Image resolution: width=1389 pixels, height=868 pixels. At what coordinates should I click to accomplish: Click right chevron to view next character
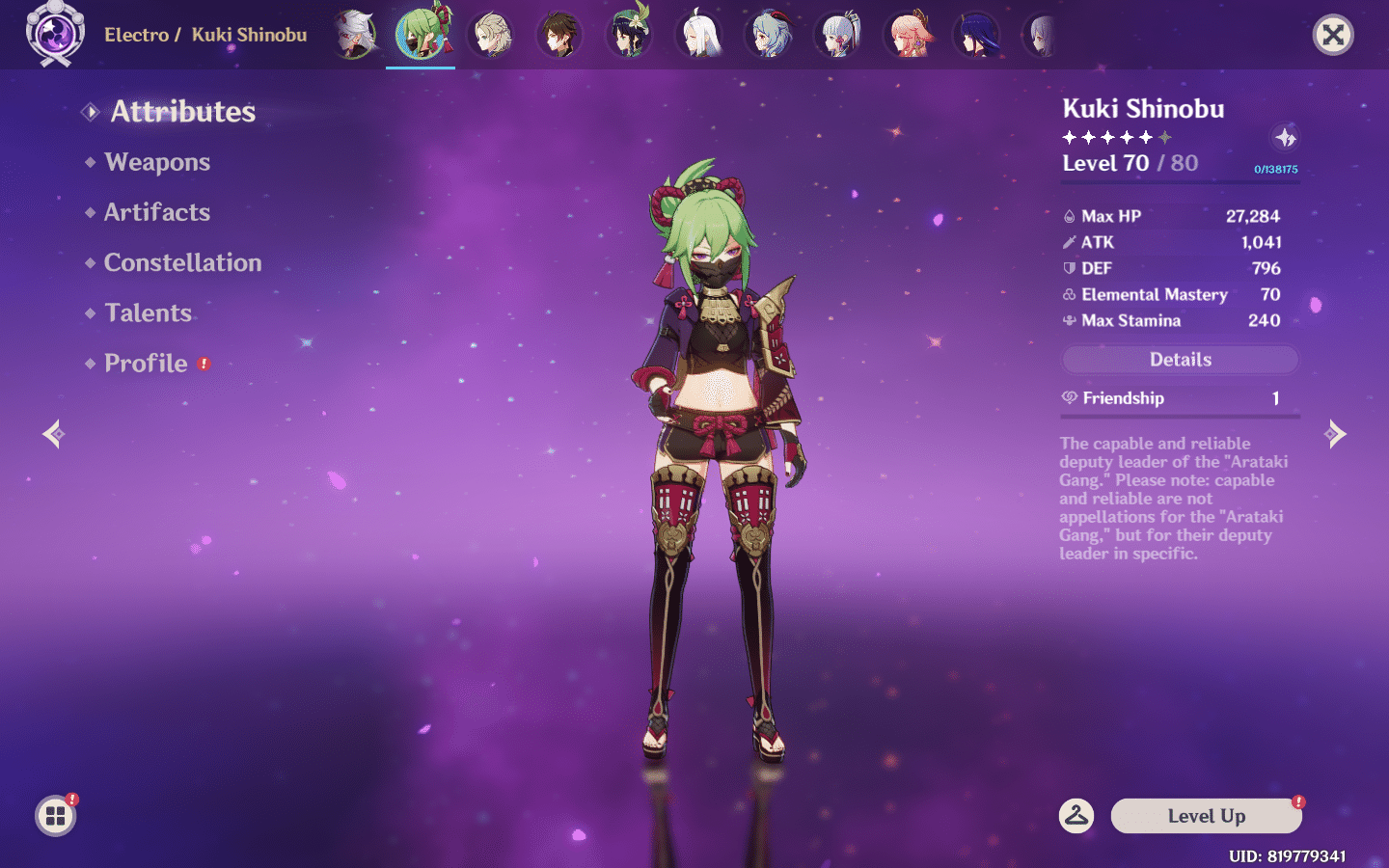click(1337, 434)
